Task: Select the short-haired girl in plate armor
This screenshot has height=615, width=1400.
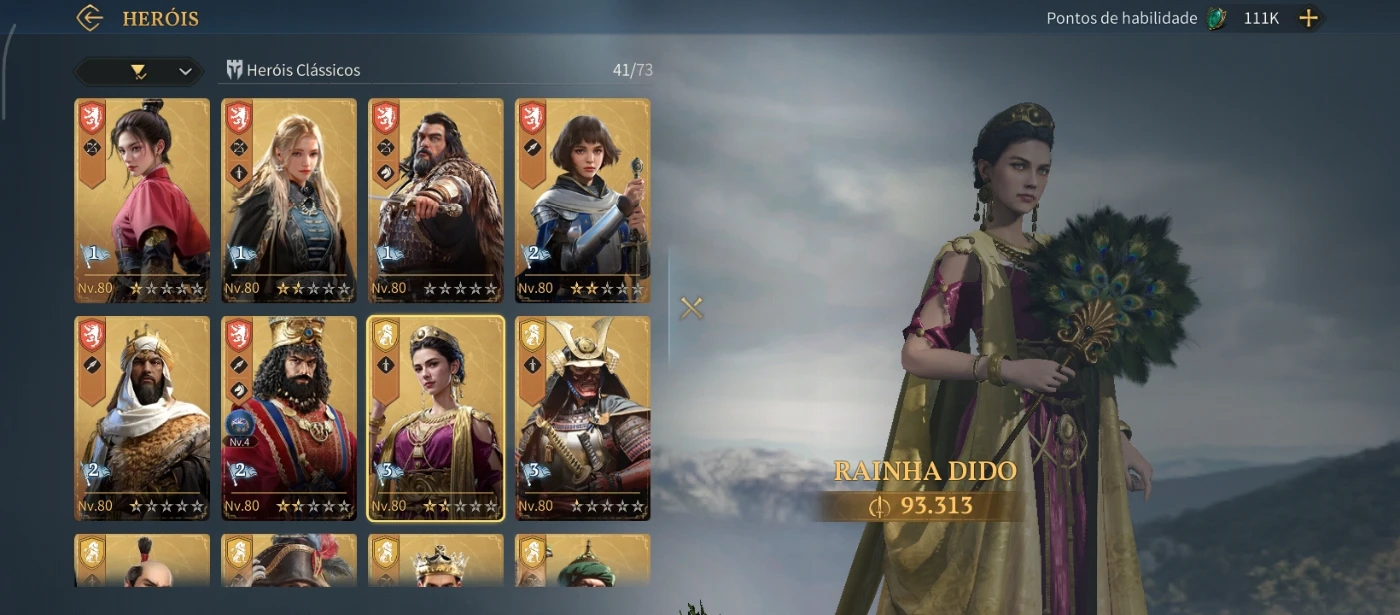Action: 582,200
